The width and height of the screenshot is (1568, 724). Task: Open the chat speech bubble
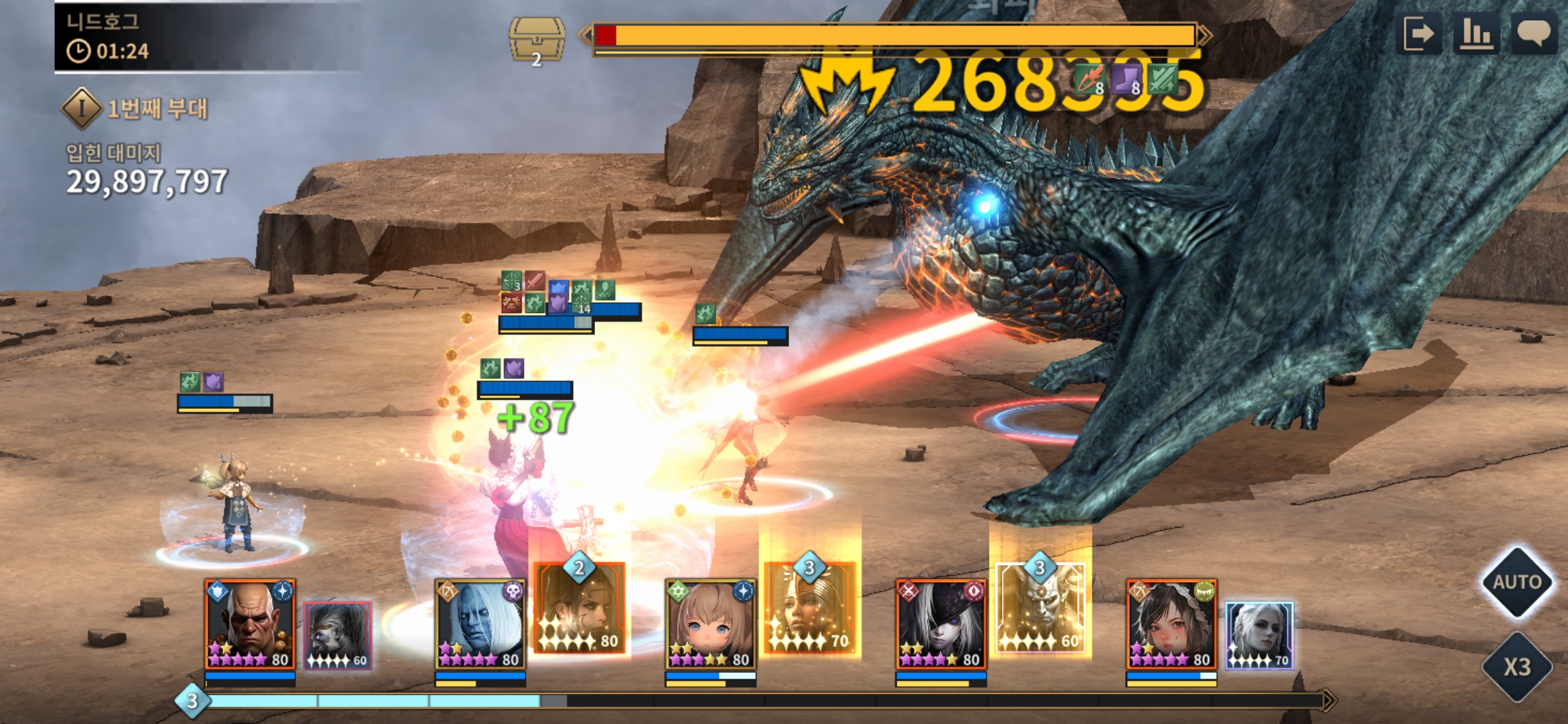1533,34
